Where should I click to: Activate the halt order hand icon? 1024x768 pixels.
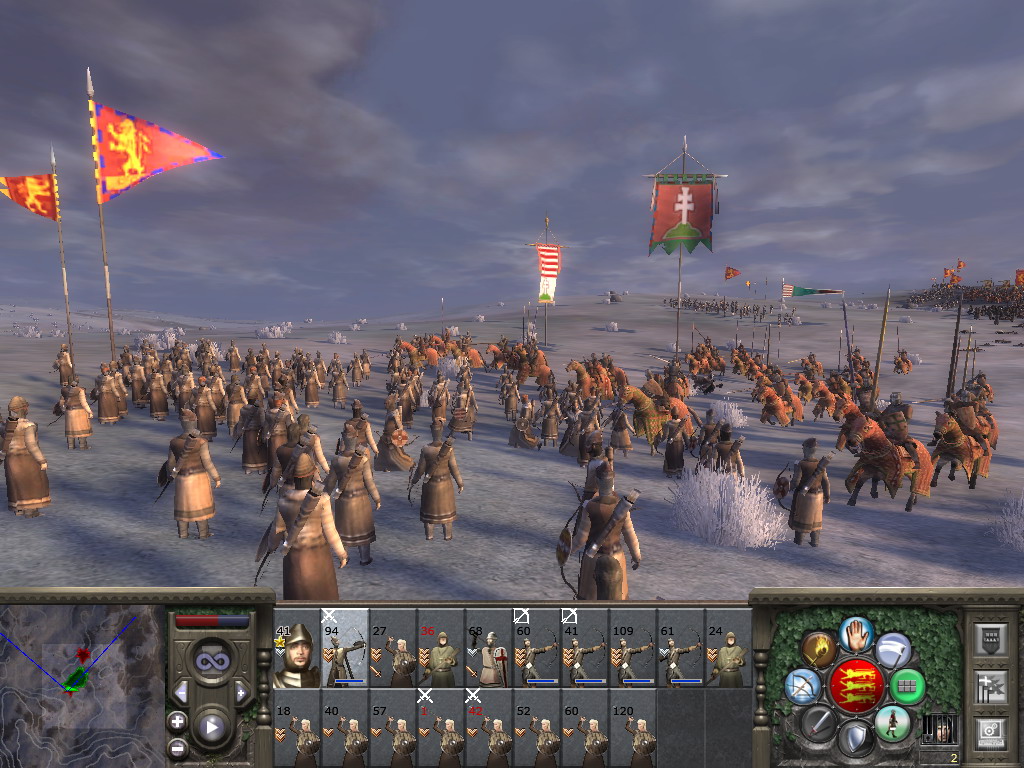click(x=857, y=633)
